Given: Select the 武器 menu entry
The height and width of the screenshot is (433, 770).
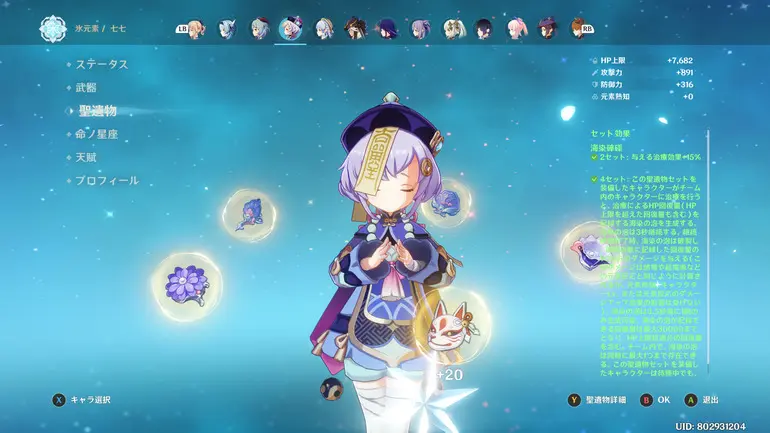Looking at the screenshot, I should 88,87.
